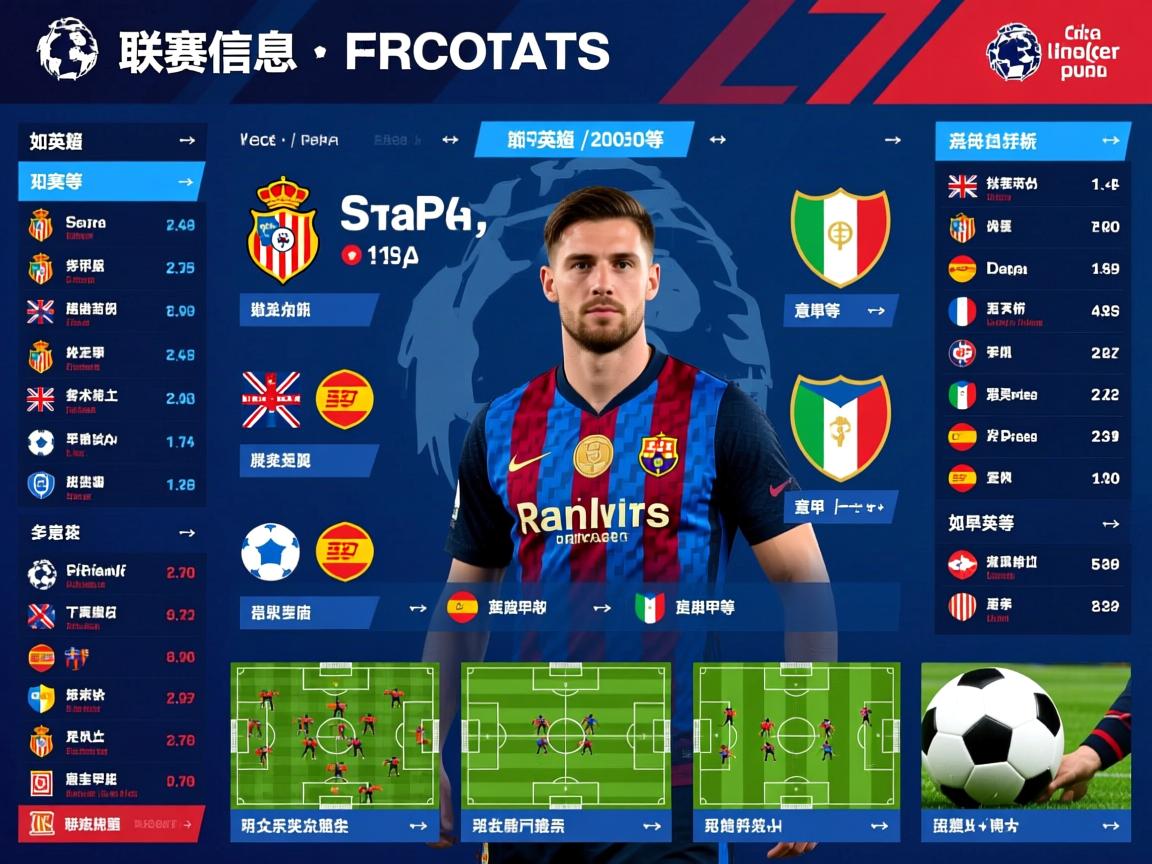1152x864 pixels.
Task: Pick the right list row showing 2.87
Action: (x=1032, y=353)
